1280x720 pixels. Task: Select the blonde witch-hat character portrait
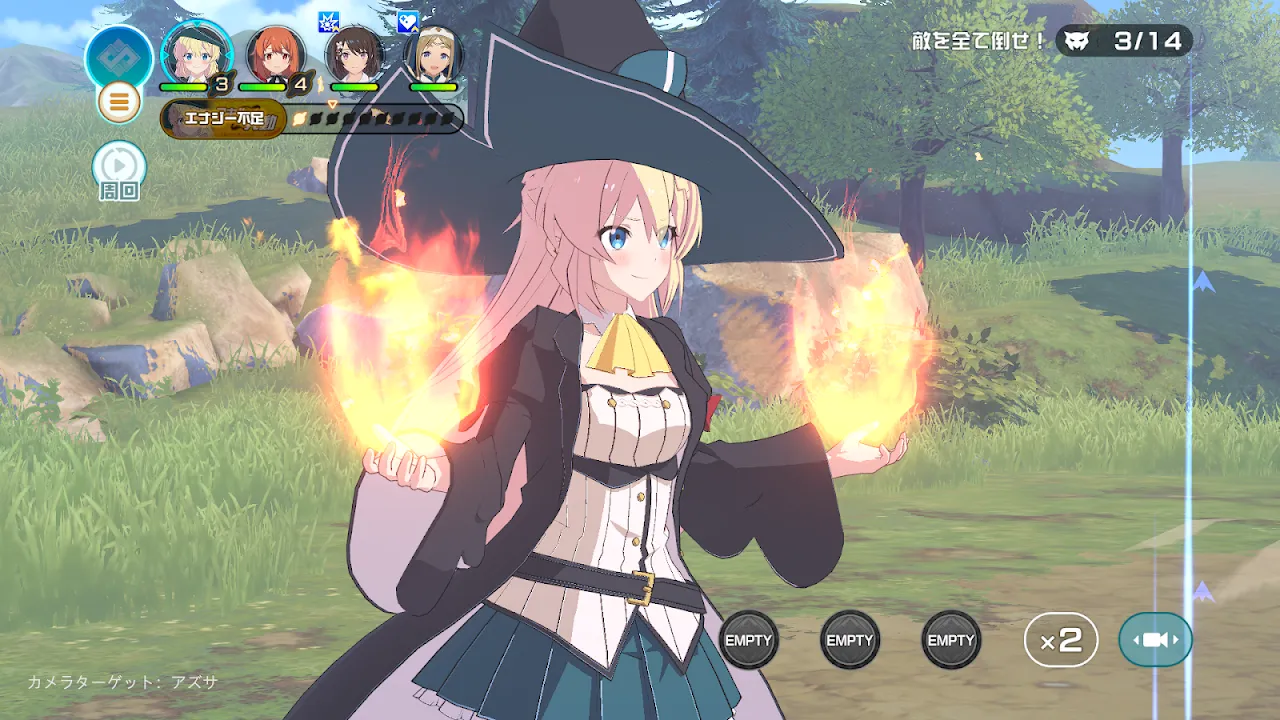196,54
